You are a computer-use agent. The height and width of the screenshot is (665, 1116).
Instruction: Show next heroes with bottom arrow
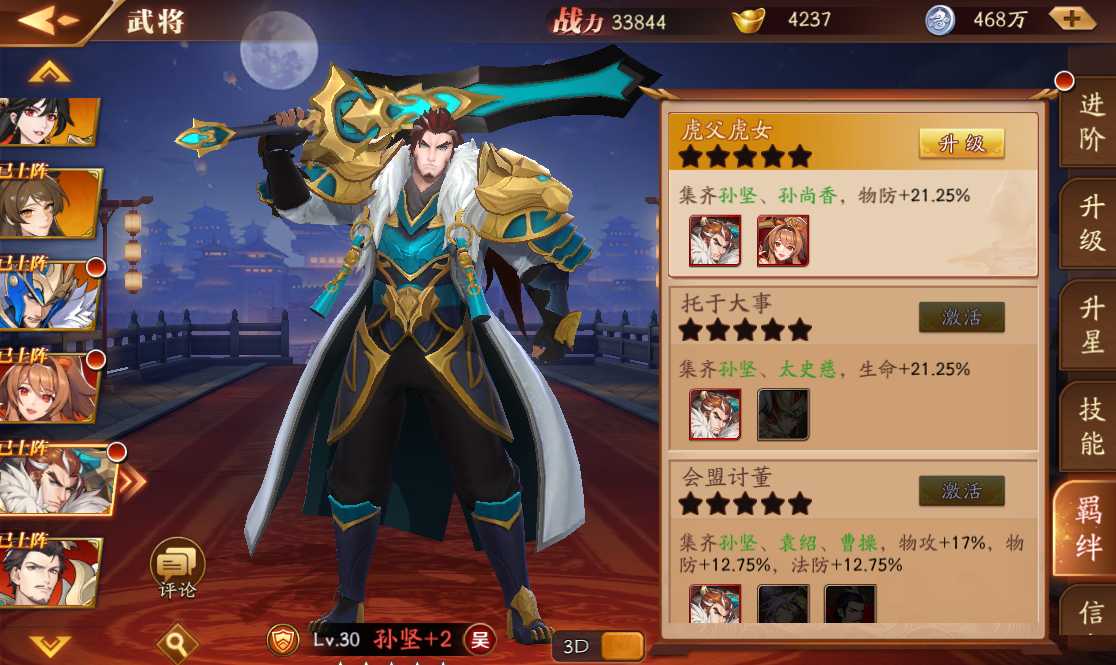(x=49, y=644)
